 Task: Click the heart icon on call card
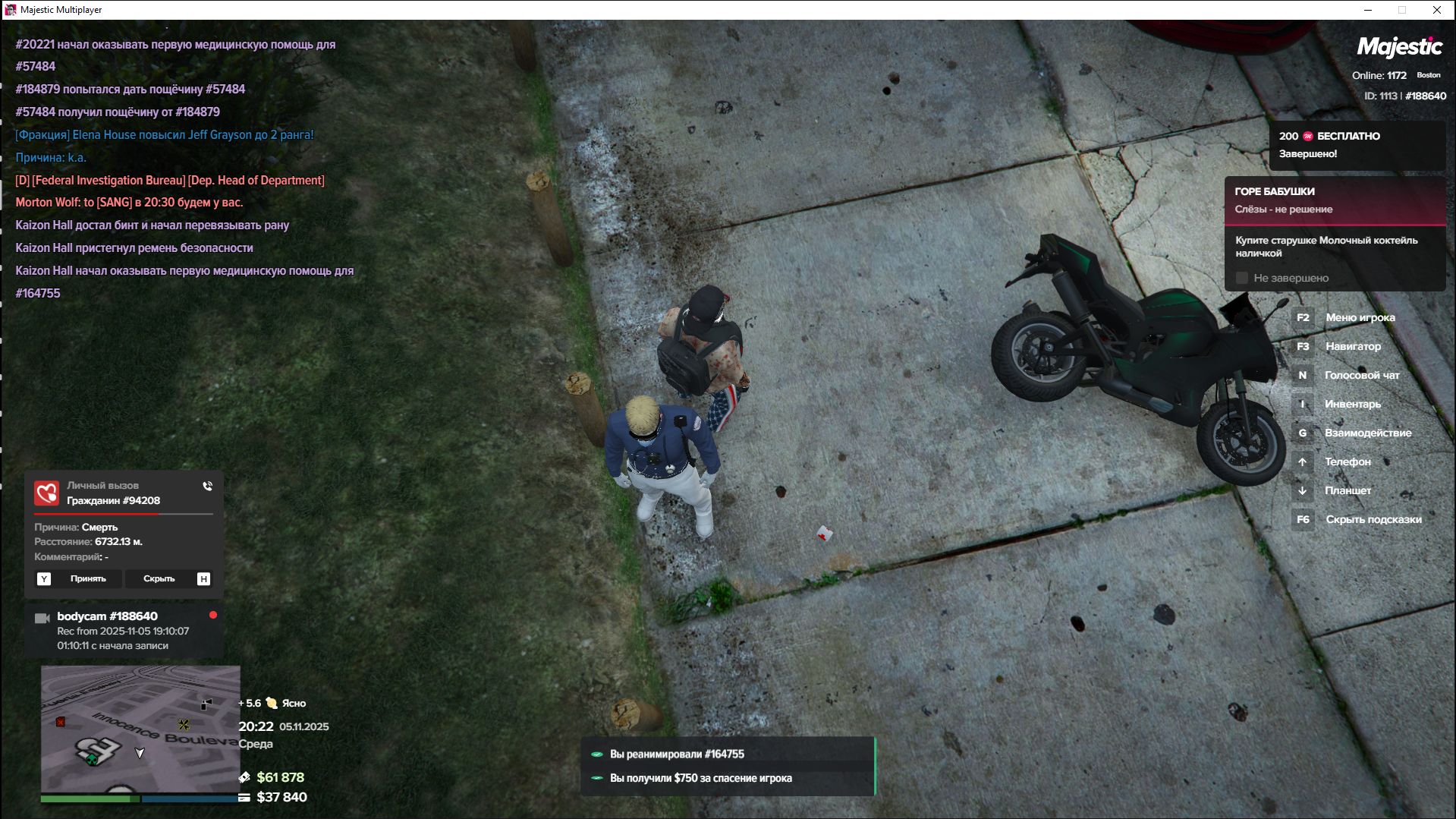[x=46, y=493]
